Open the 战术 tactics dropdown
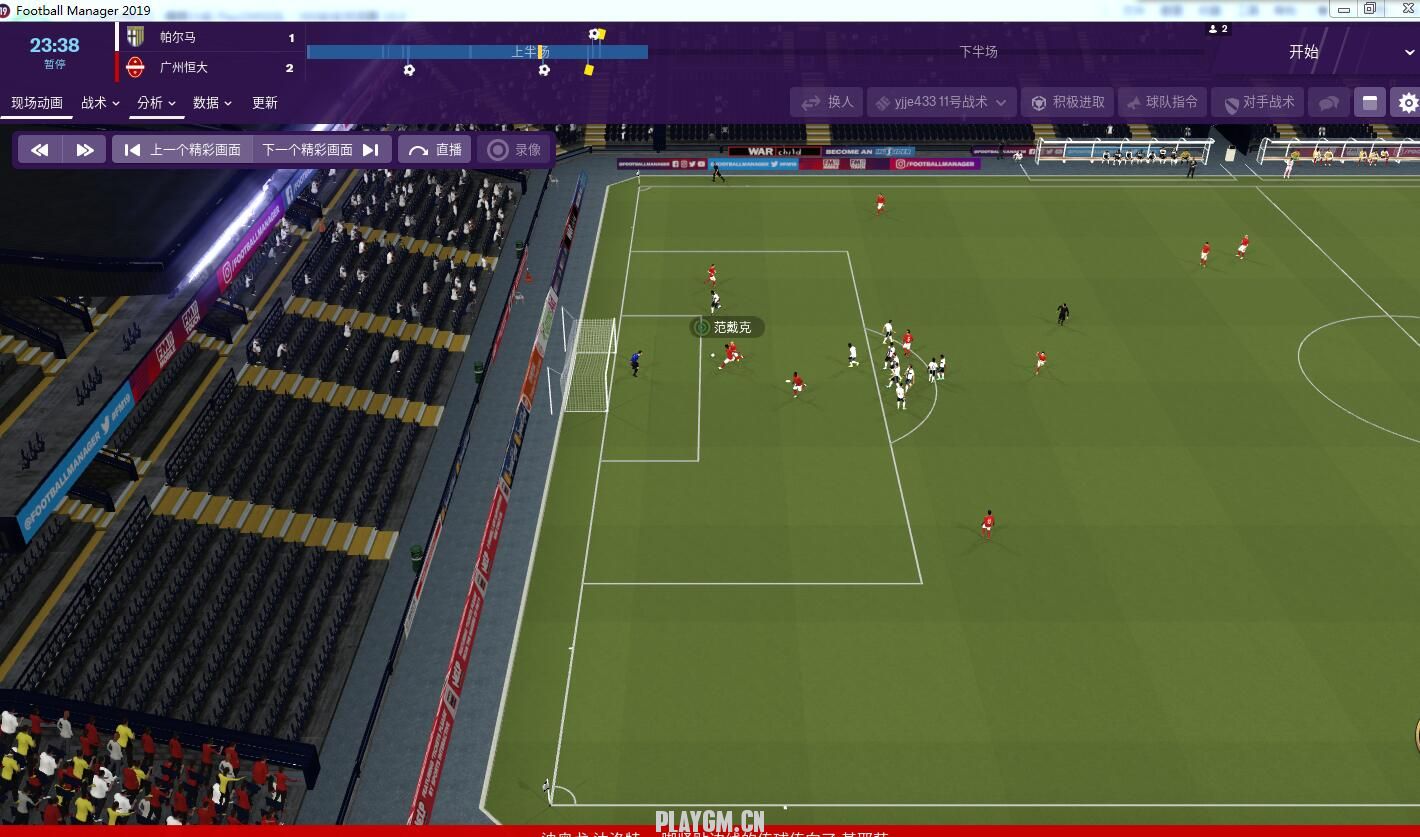Screen dimensions: 1420x837 tap(100, 103)
